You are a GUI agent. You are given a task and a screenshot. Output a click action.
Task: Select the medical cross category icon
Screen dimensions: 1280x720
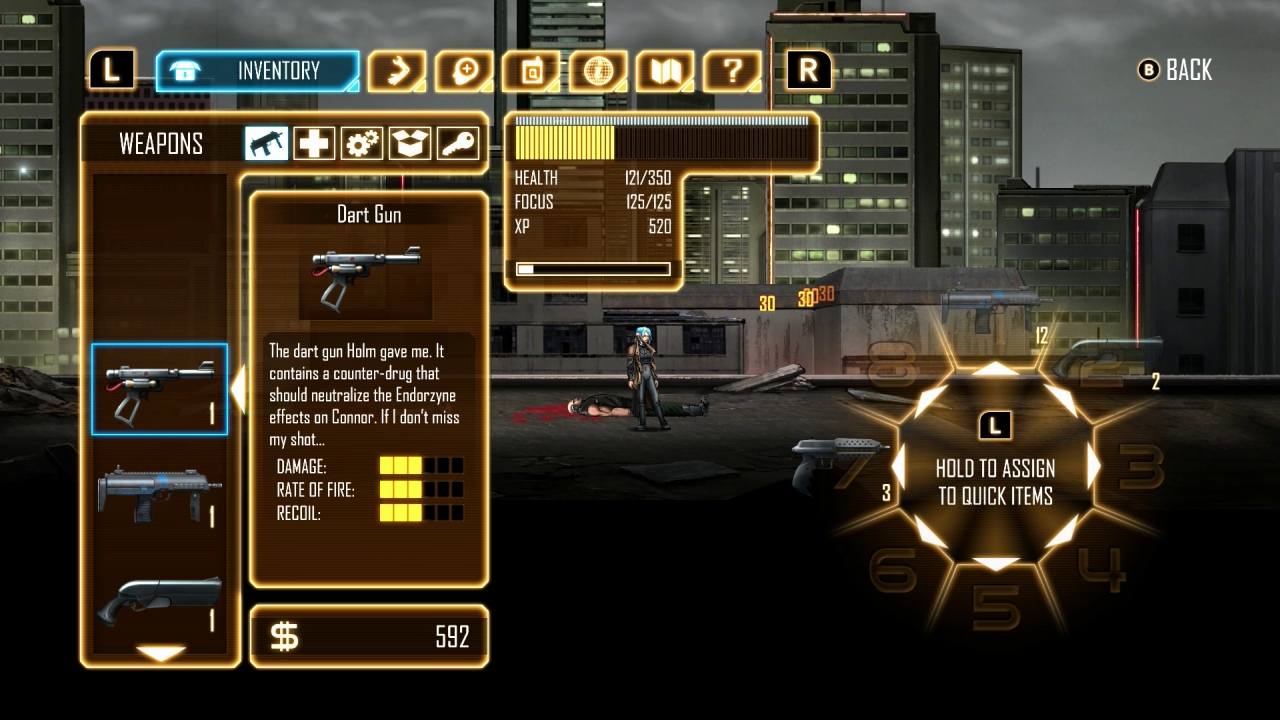click(x=314, y=143)
